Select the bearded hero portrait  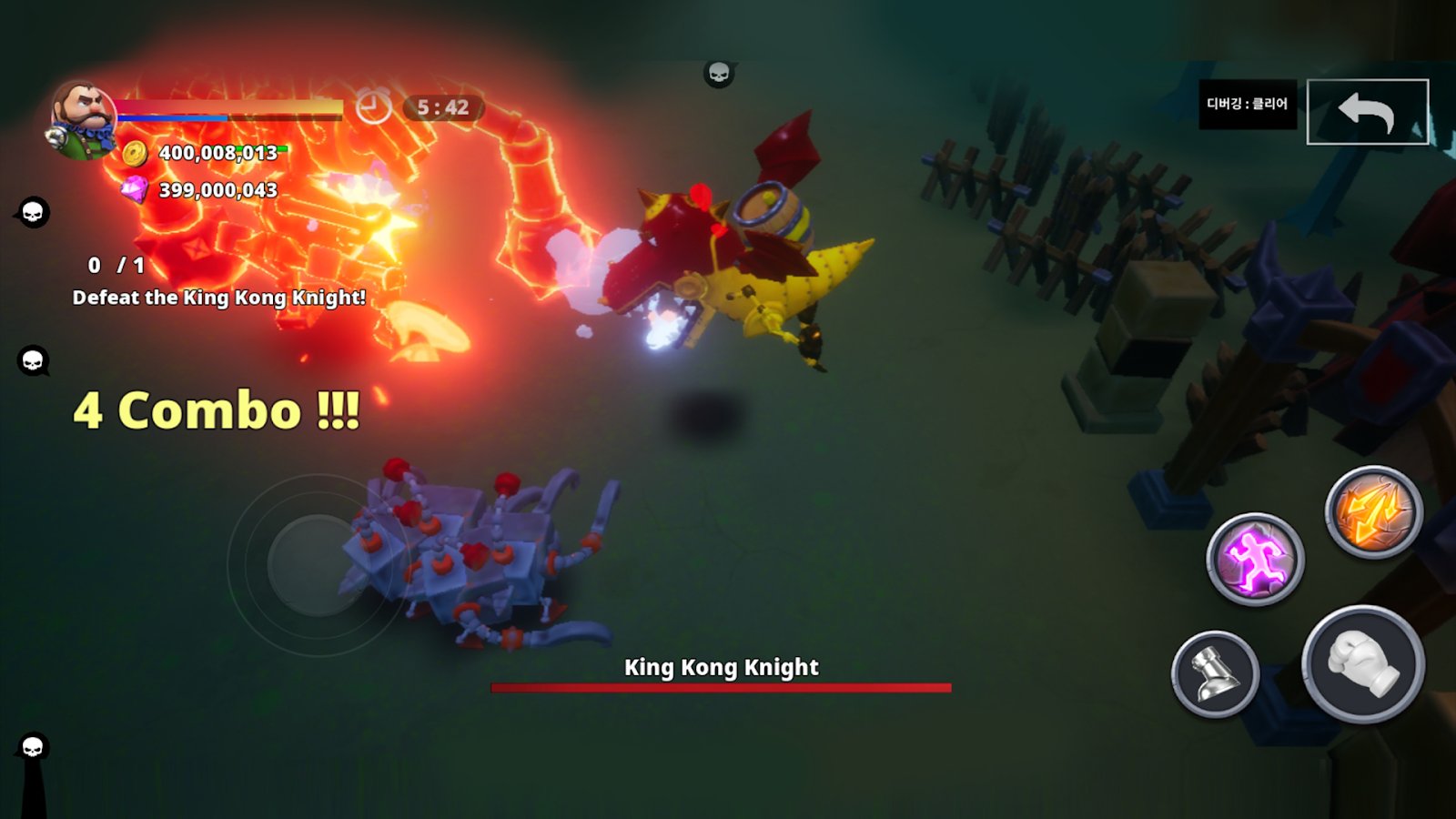pyautogui.click(x=82, y=118)
